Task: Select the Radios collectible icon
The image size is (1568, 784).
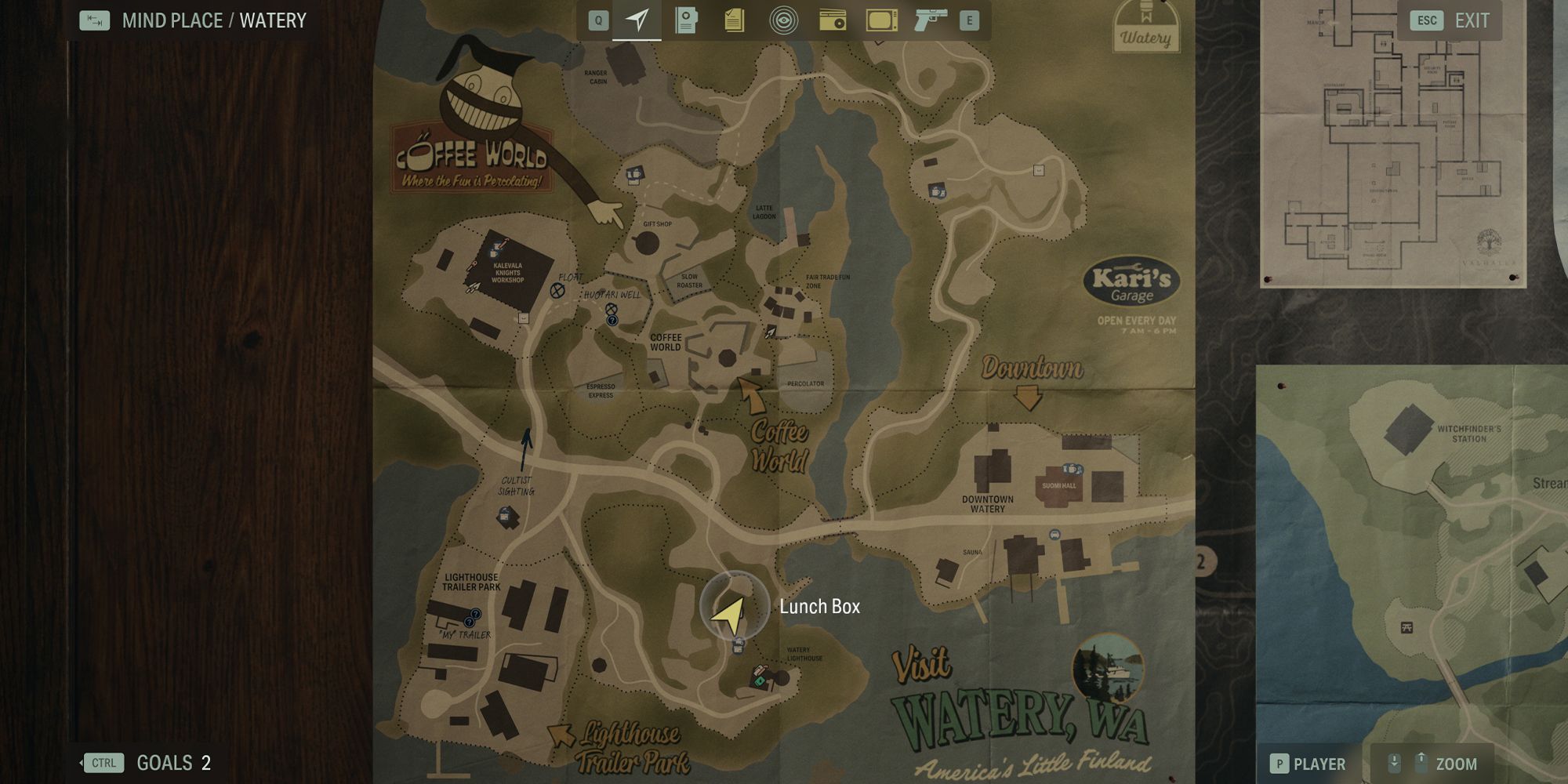Action: tap(830, 21)
